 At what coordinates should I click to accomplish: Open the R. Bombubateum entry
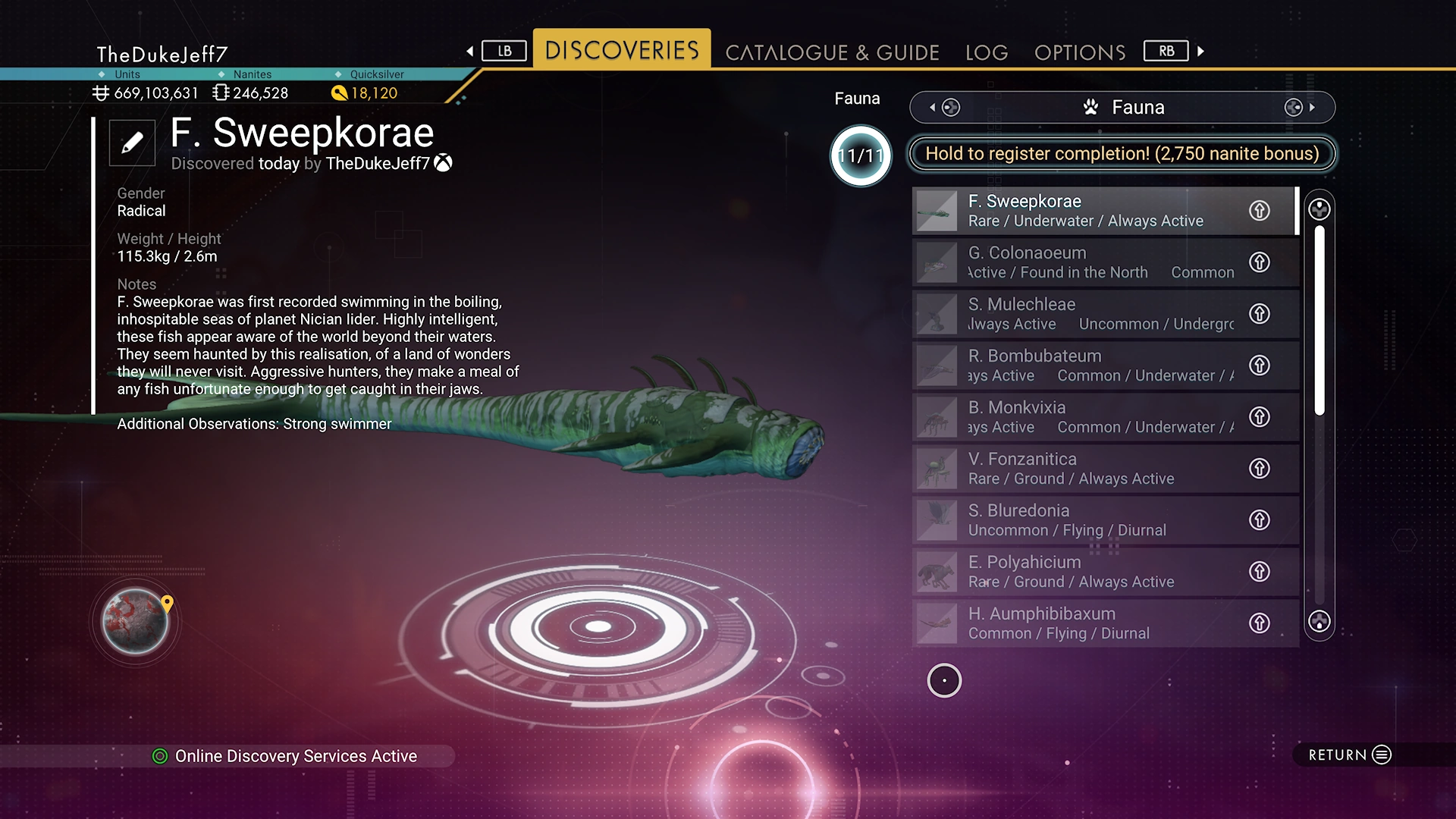[x=1084, y=366]
